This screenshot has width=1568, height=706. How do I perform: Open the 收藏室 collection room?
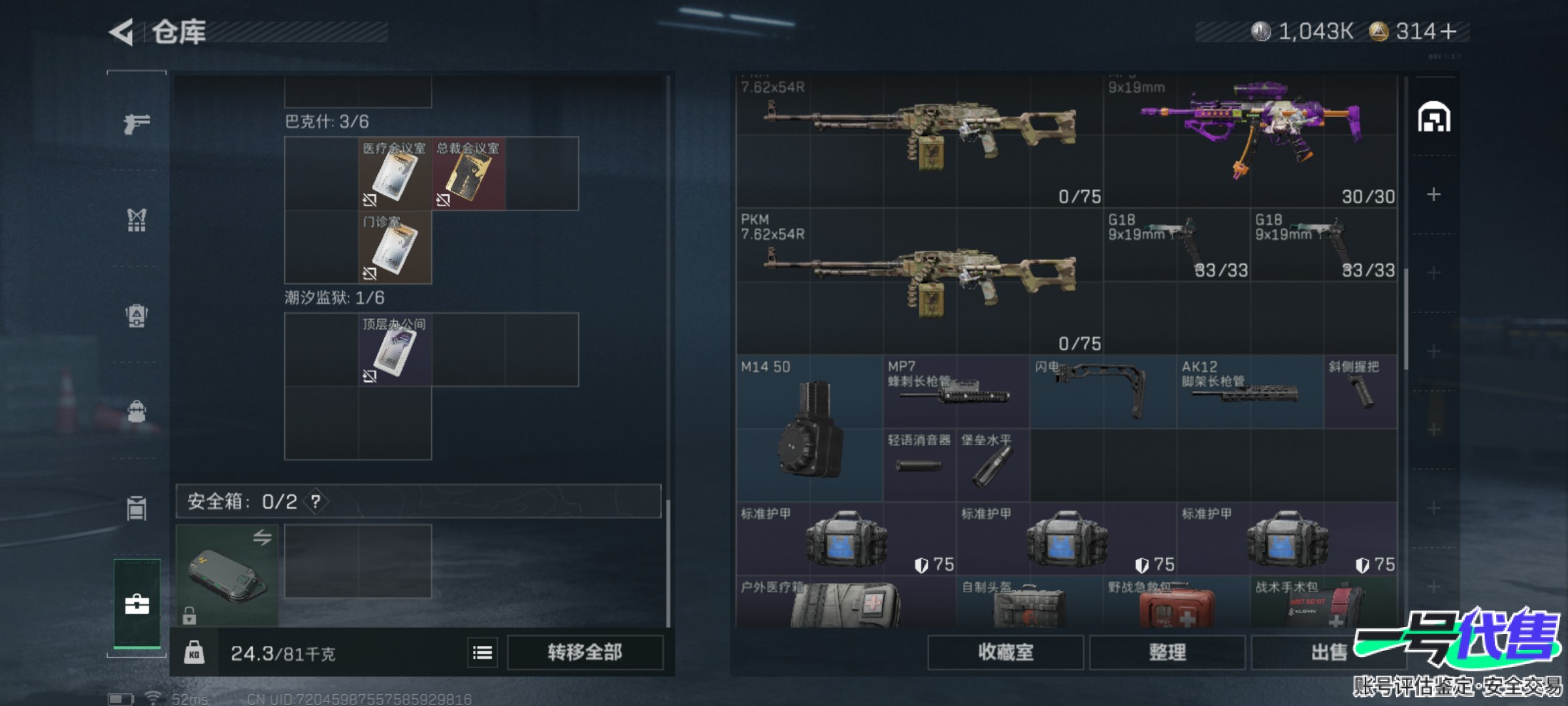click(x=1005, y=652)
